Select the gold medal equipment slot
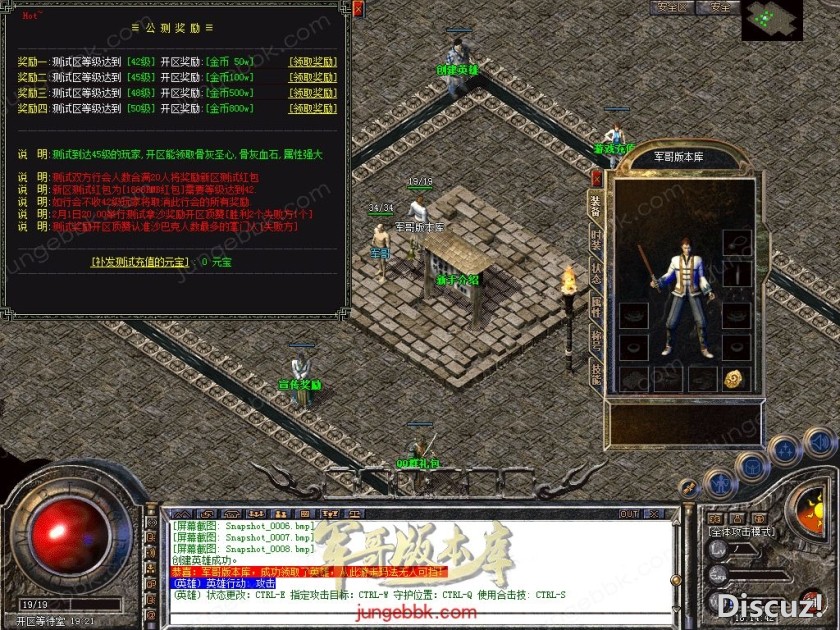This screenshot has width=840, height=630. click(733, 379)
